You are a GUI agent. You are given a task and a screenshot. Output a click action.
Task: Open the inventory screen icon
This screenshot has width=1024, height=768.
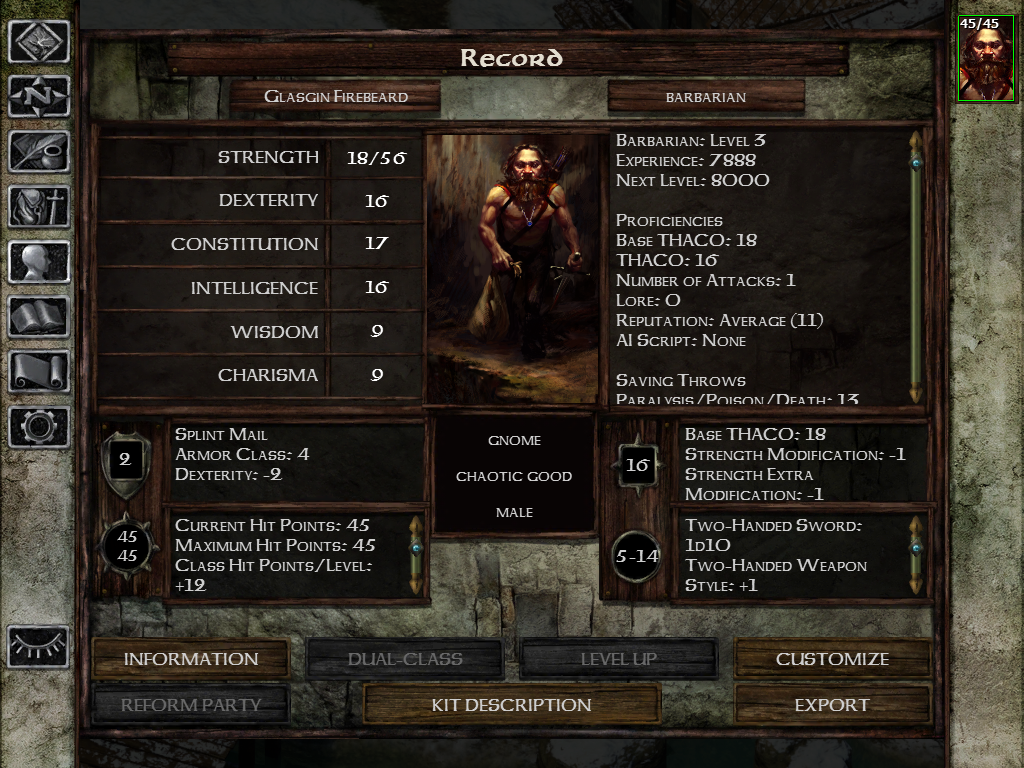(x=39, y=207)
